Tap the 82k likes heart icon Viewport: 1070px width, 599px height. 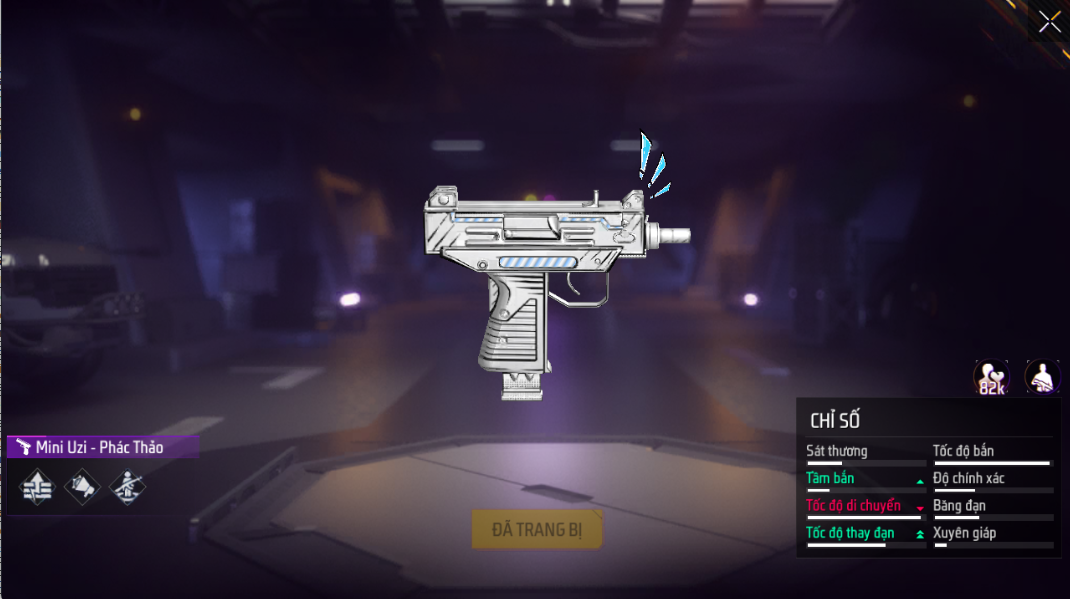click(991, 377)
